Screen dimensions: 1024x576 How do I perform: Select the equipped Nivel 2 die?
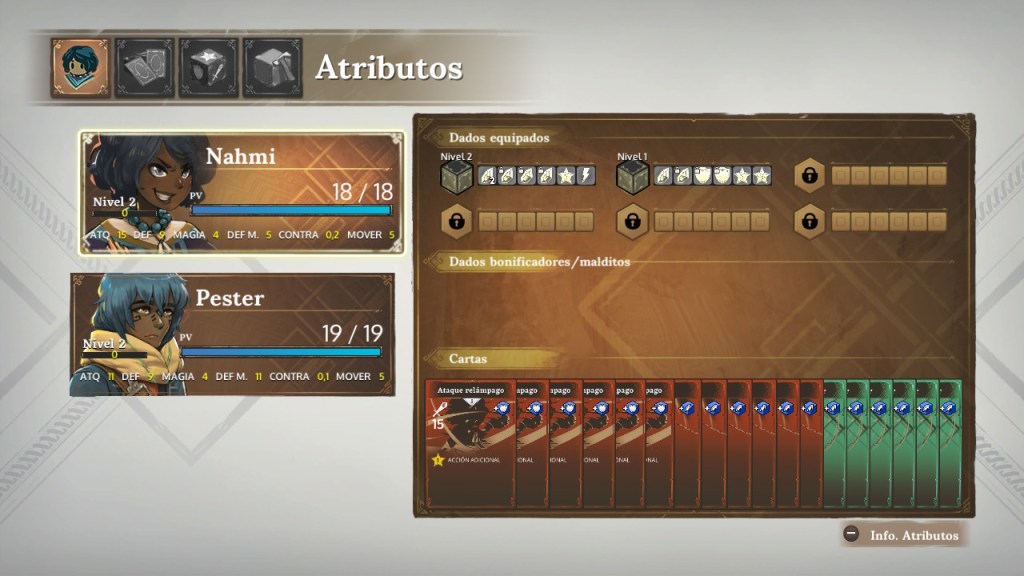tap(456, 177)
